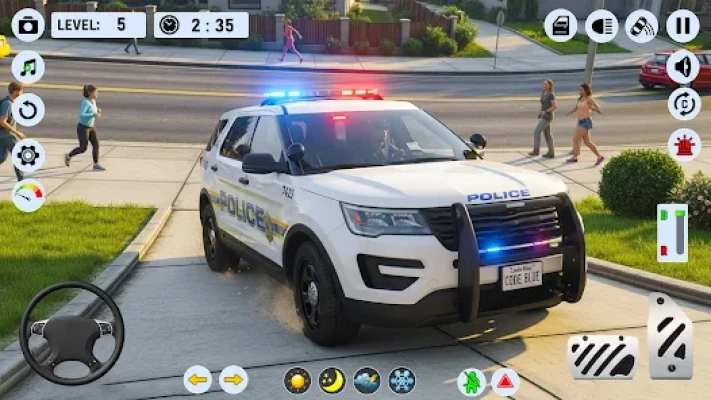711x400 pixels.
Task: Turn on the red hazard triangle
Action: click(505, 381)
